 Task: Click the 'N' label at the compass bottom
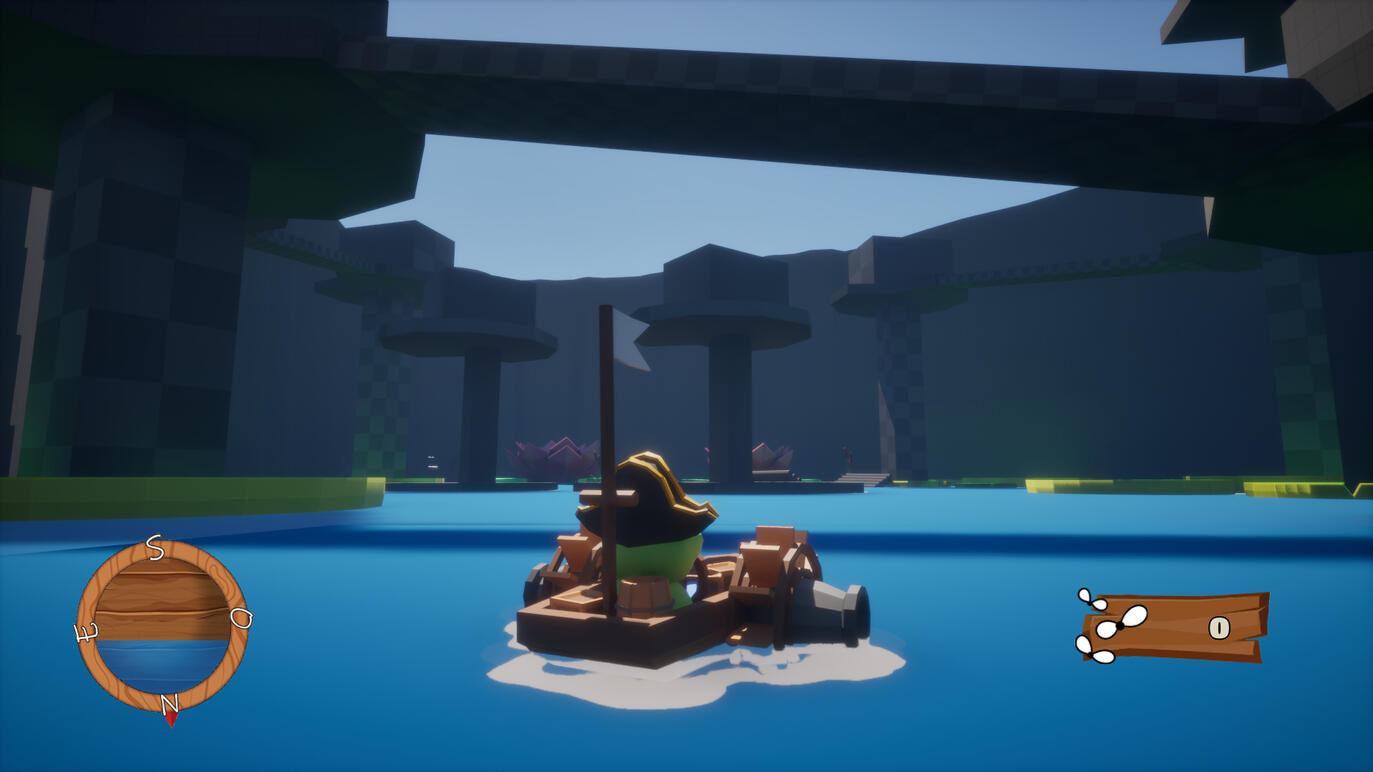click(170, 701)
